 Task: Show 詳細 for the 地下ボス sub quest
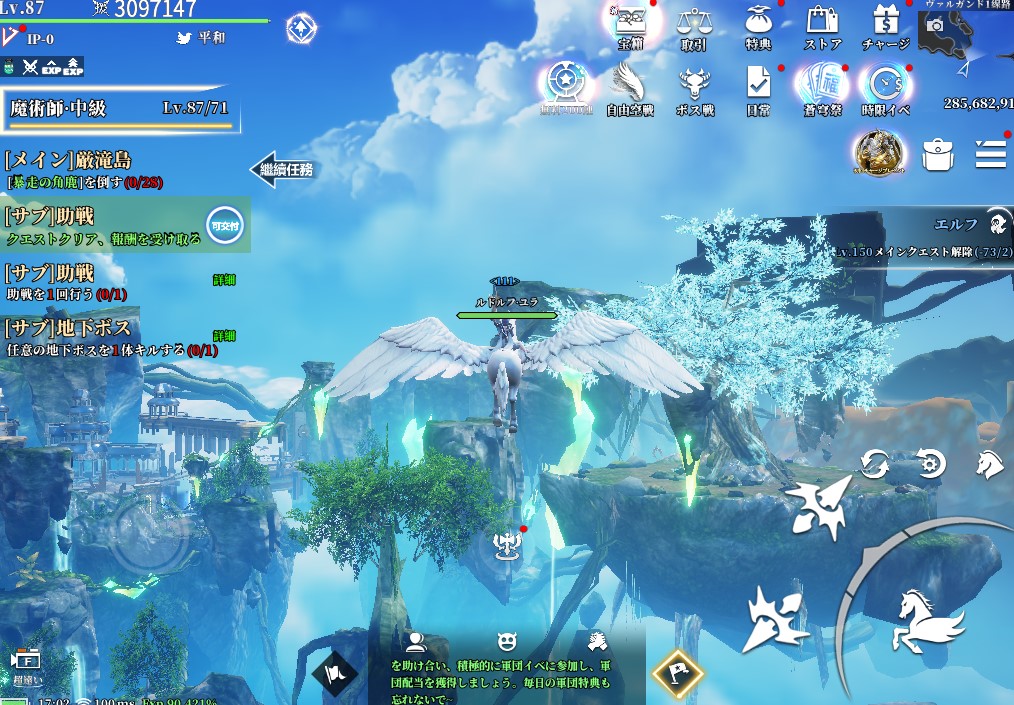[224, 335]
